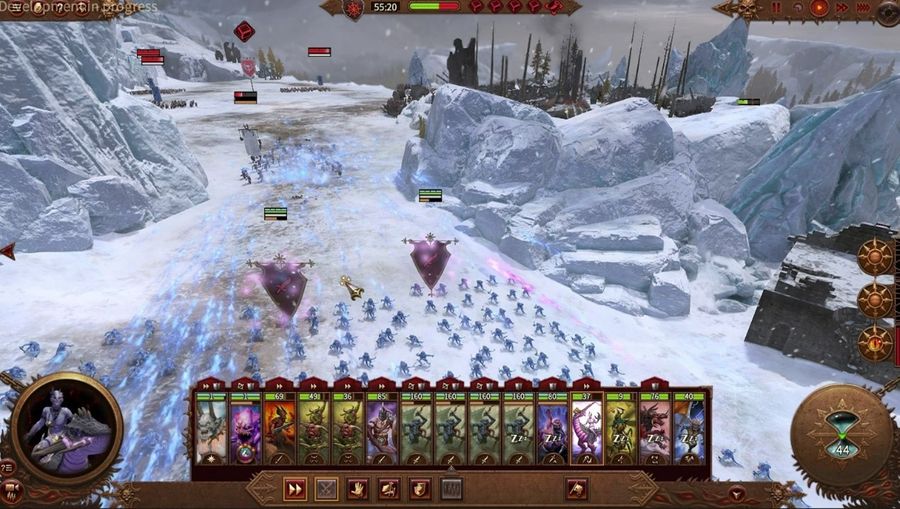900x509 pixels.
Task: Pause the battle with the pause button
Action: point(776,8)
